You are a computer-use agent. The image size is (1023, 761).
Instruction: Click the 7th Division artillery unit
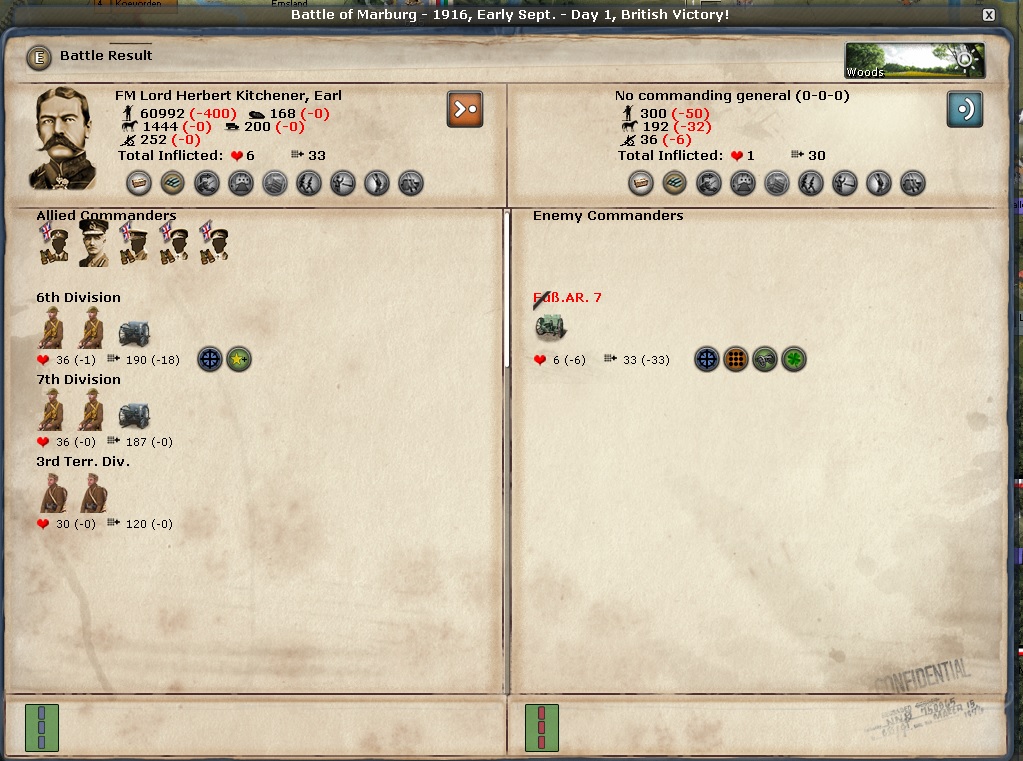pos(133,413)
